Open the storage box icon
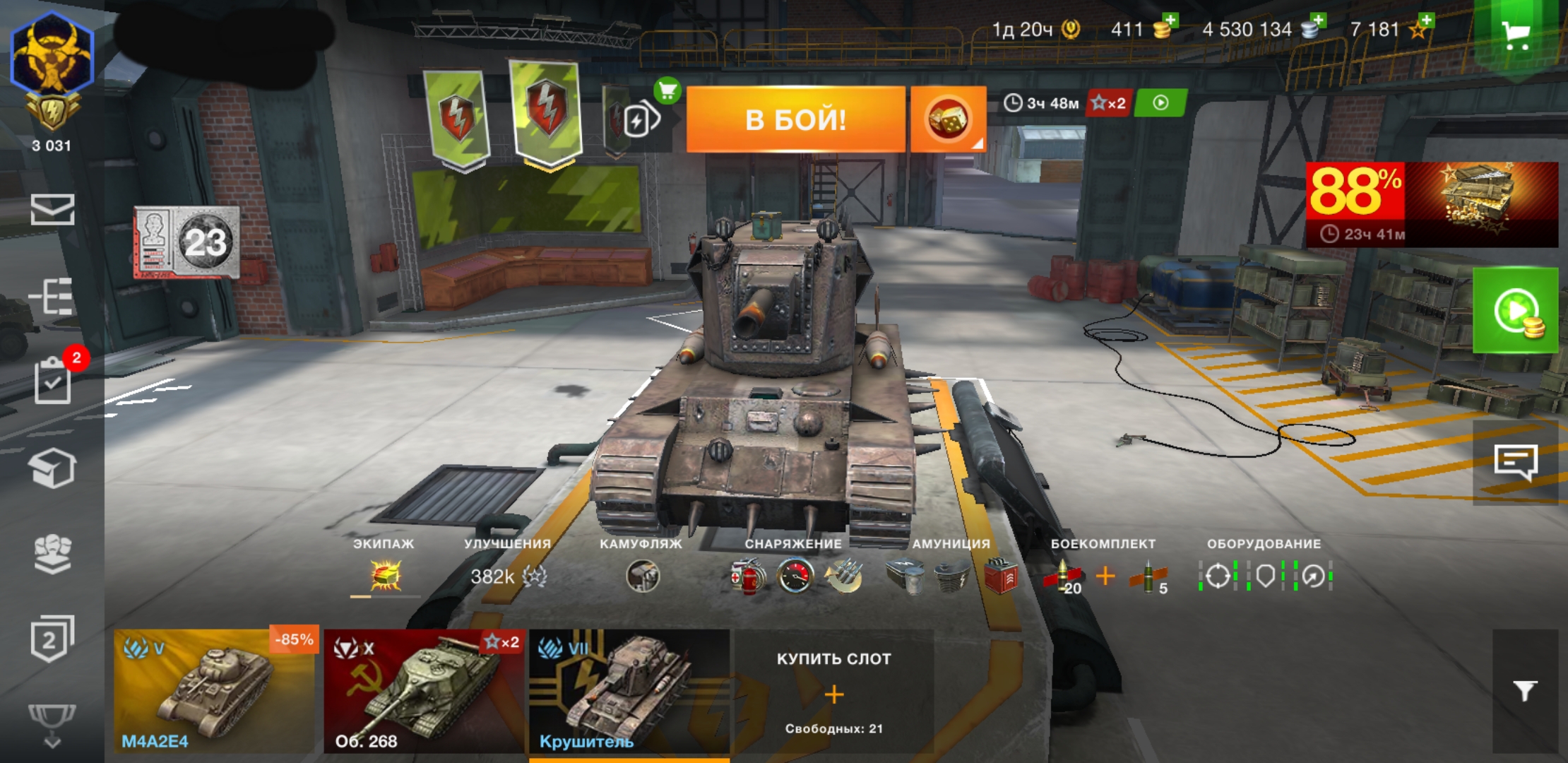1568x763 pixels. click(x=52, y=468)
